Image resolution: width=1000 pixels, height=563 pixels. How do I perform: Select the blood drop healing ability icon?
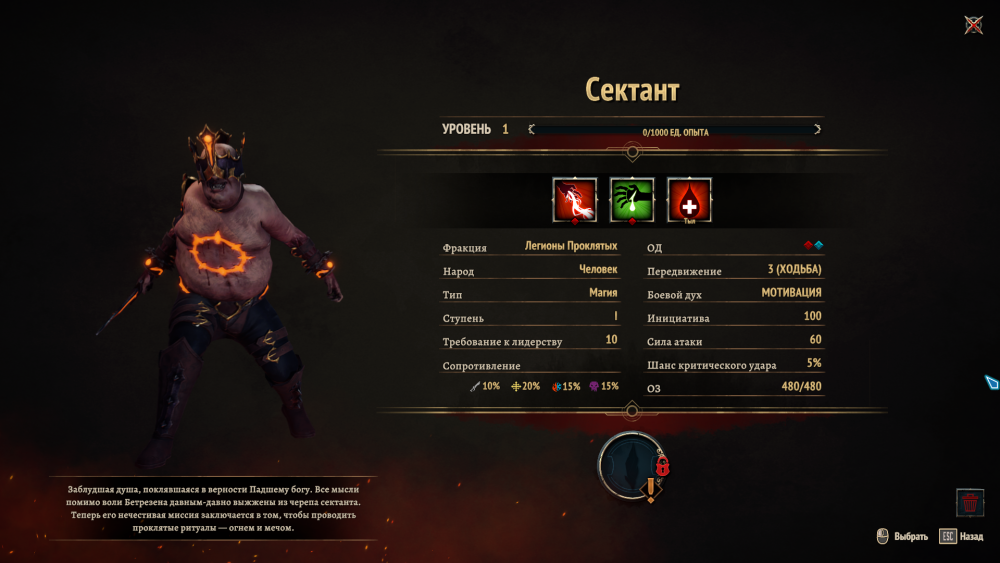(689, 199)
